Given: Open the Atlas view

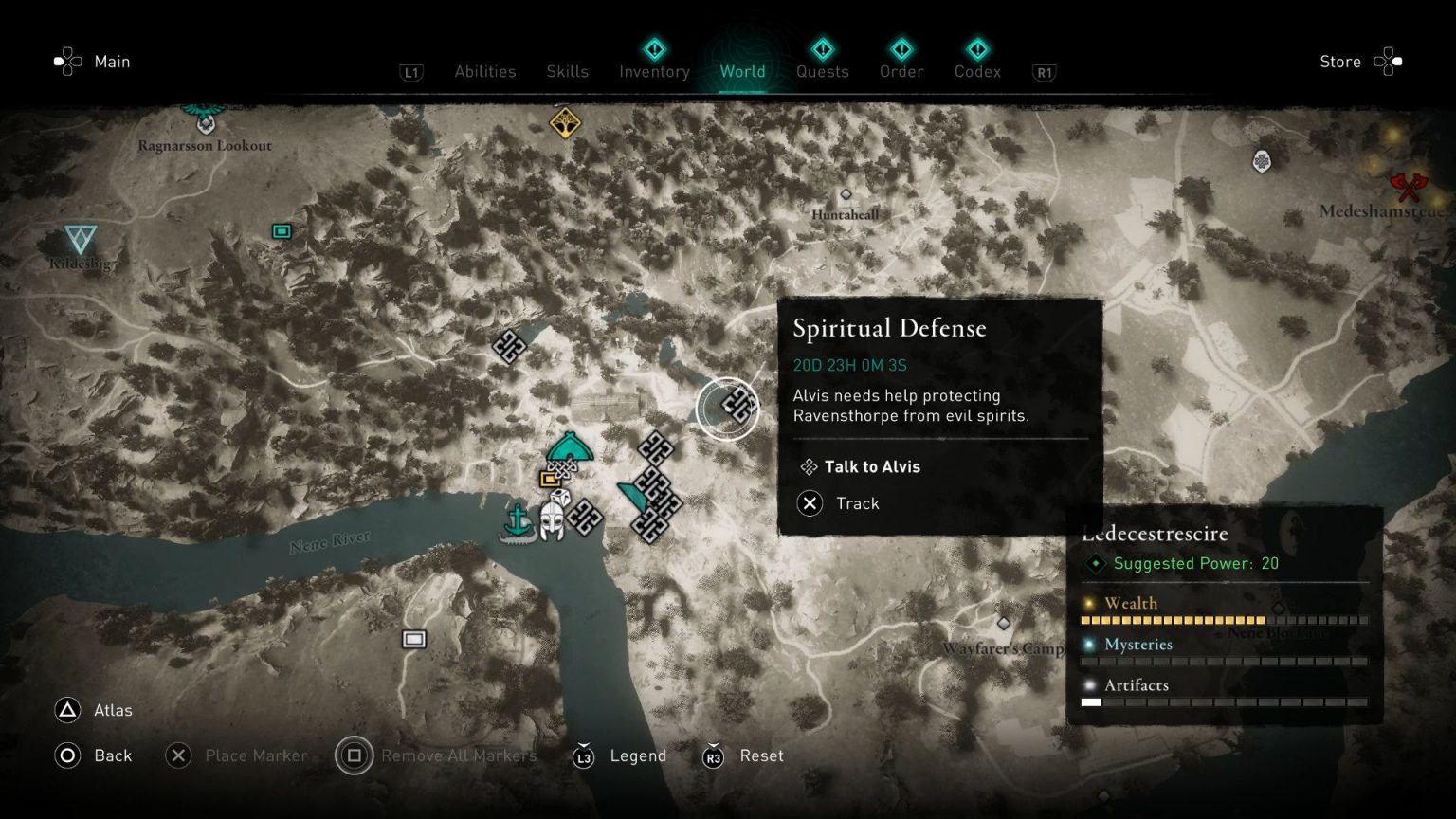Looking at the screenshot, I should tap(112, 710).
